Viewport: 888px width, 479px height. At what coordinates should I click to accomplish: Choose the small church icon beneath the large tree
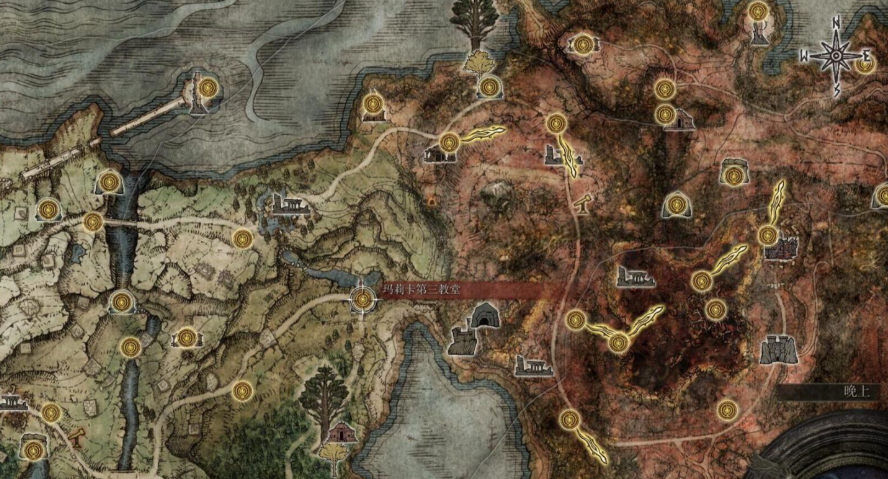342,434
